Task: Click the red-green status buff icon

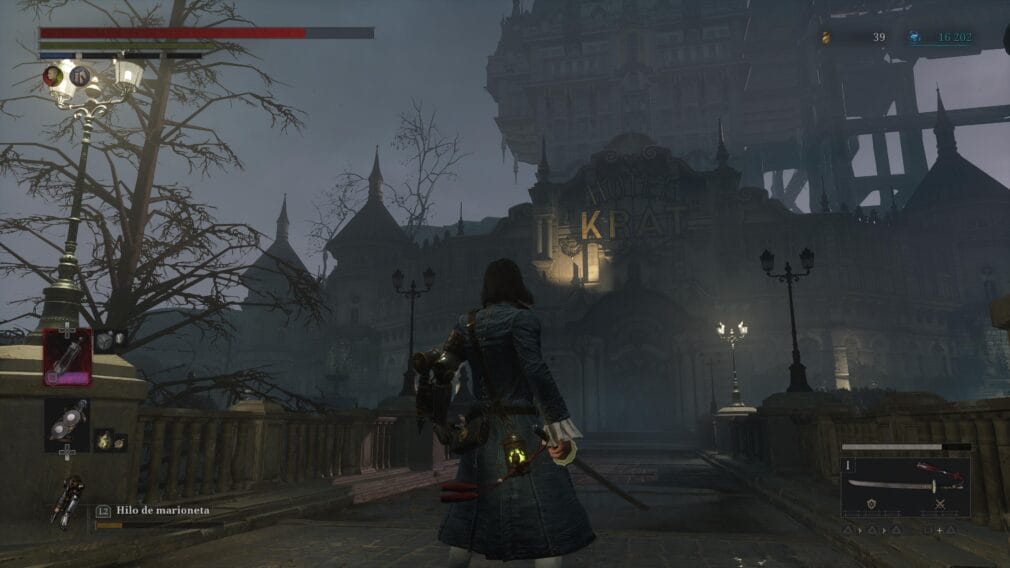Action: [x=52, y=75]
